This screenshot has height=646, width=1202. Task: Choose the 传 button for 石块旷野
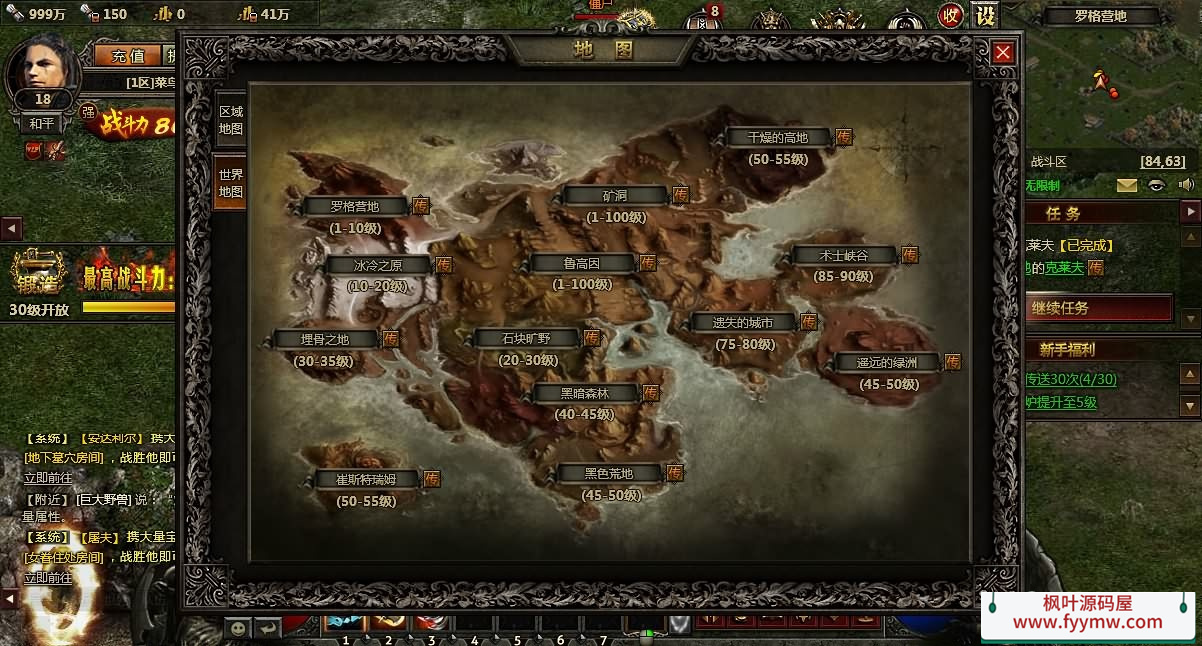[592, 338]
